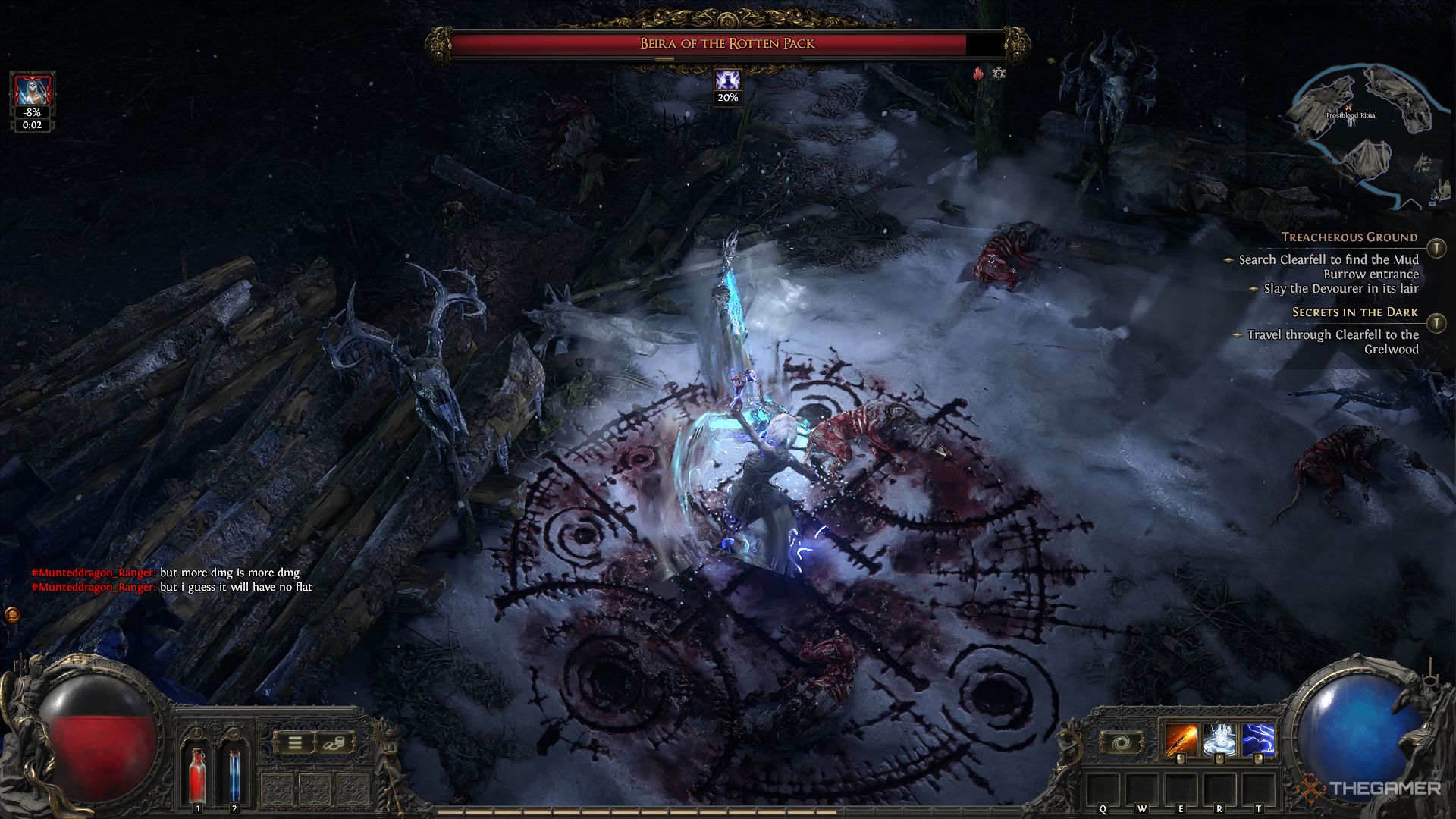
Task: Click the boss status icon showing 20%
Action: [x=728, y=80]
